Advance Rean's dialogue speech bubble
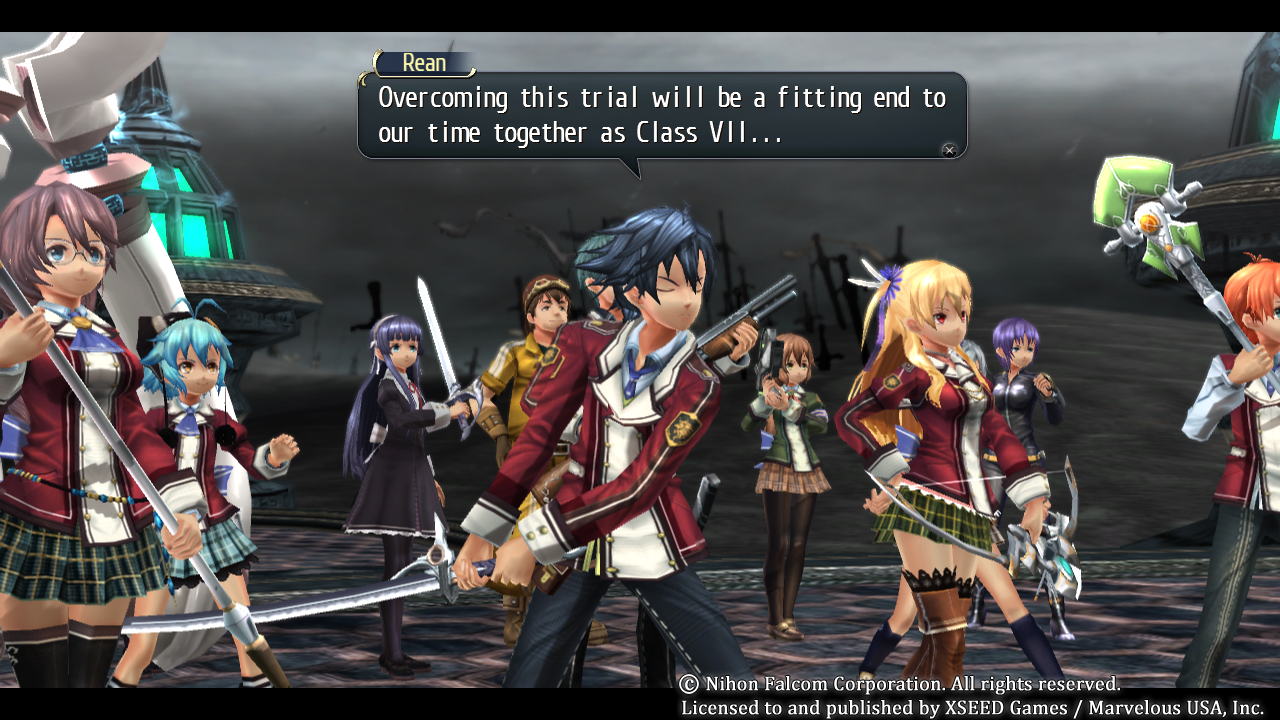 tap(949, 150)
